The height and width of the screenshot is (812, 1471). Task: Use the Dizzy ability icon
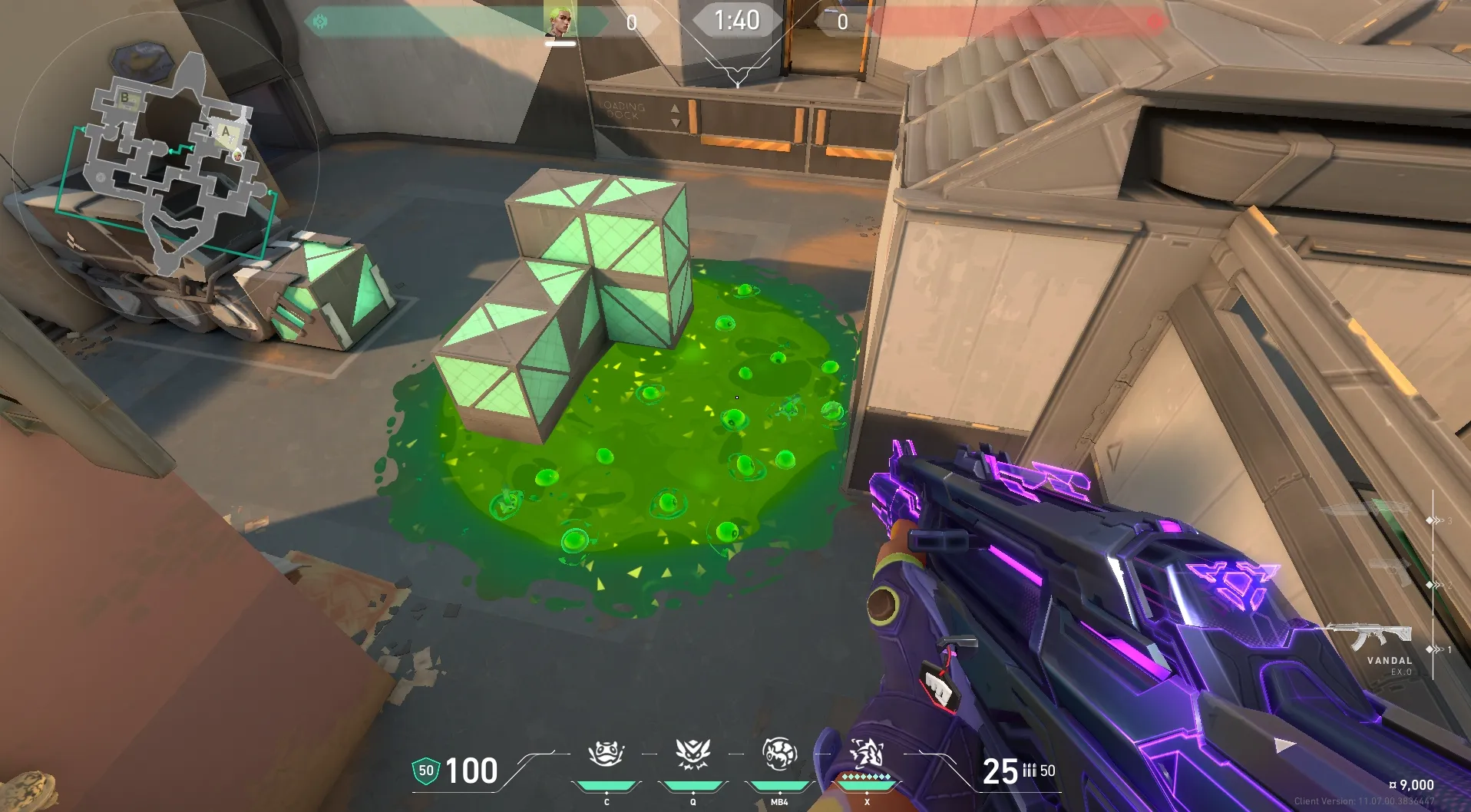click(779, 754)
